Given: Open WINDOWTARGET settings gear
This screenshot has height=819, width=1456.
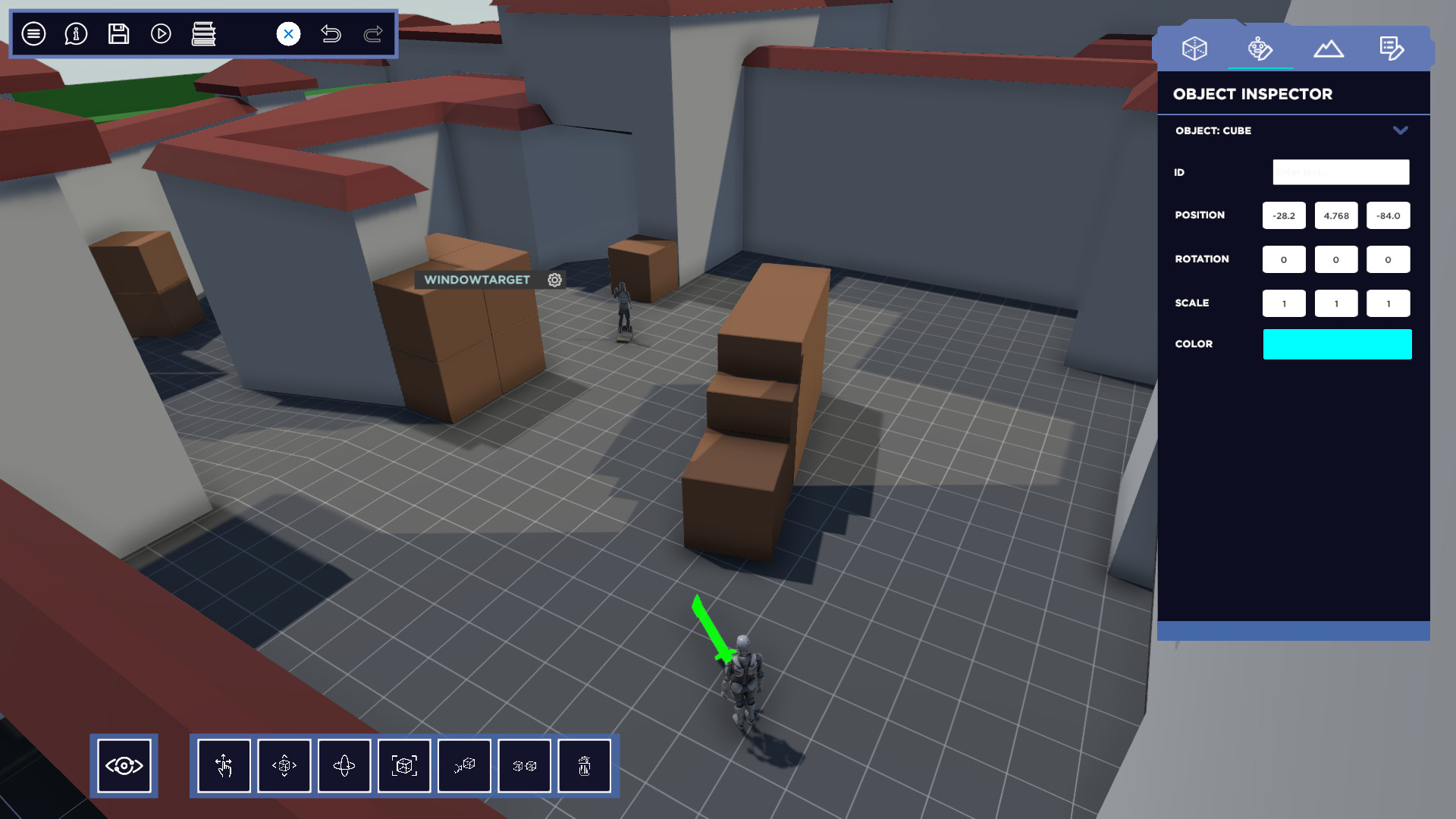Looking at the screenshot, I should click(x=555, y=280).
